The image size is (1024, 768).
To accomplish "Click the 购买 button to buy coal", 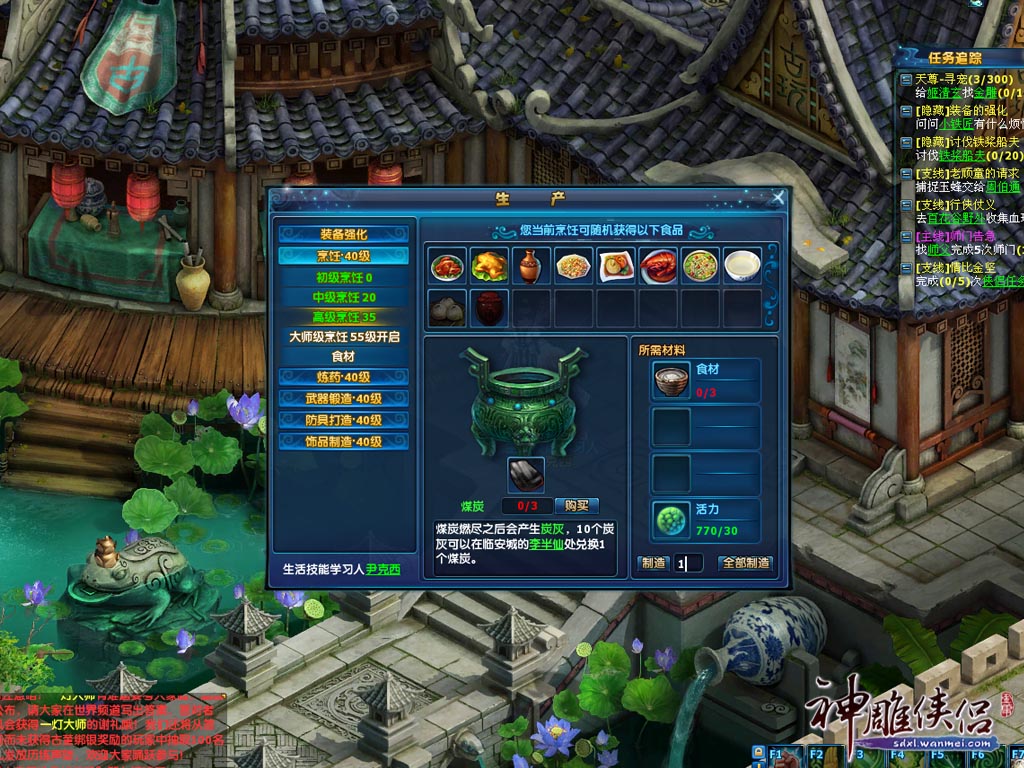I will (577, 506).
